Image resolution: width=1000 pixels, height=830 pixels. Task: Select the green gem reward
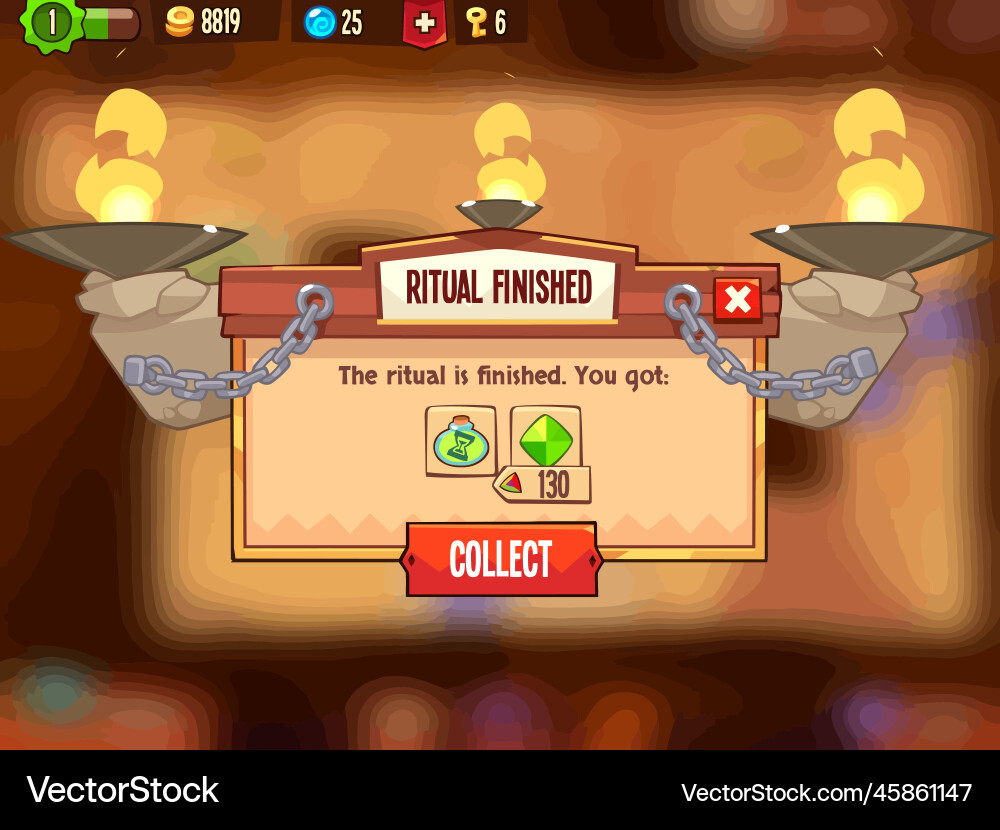click(x=546, y=437)
